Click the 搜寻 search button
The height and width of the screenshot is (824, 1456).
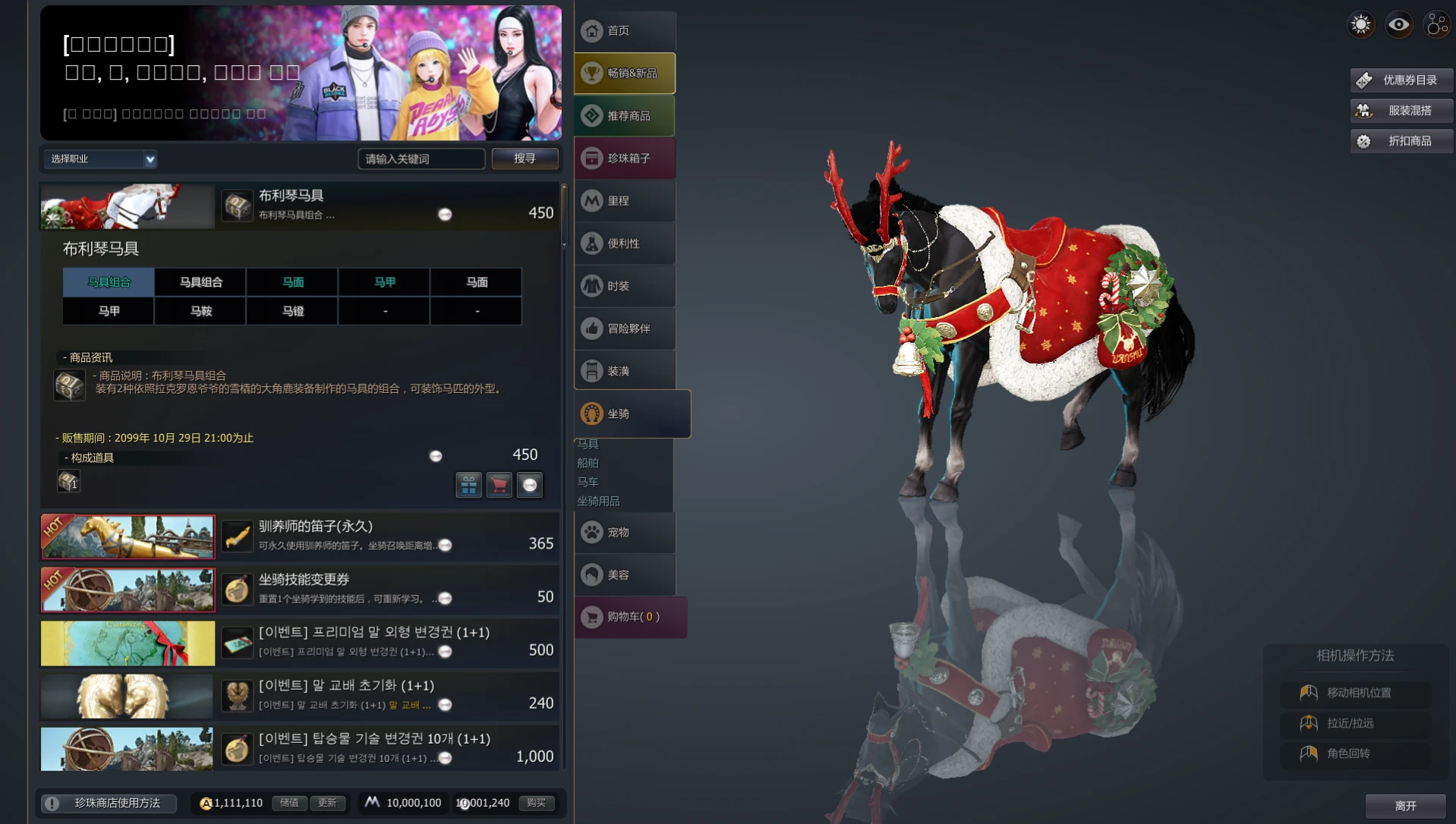(x=525, y=159)
